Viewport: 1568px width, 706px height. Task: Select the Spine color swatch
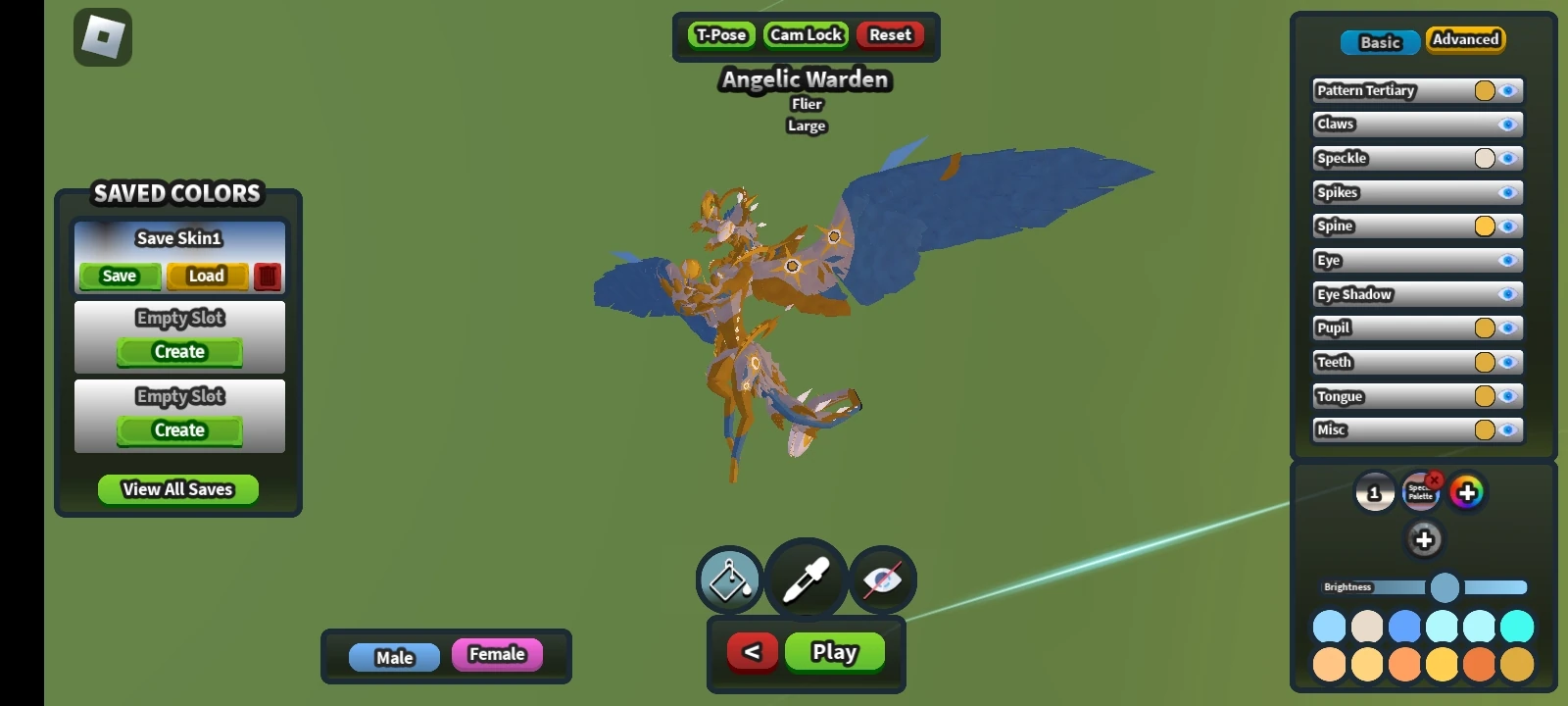pos(1485,226)
